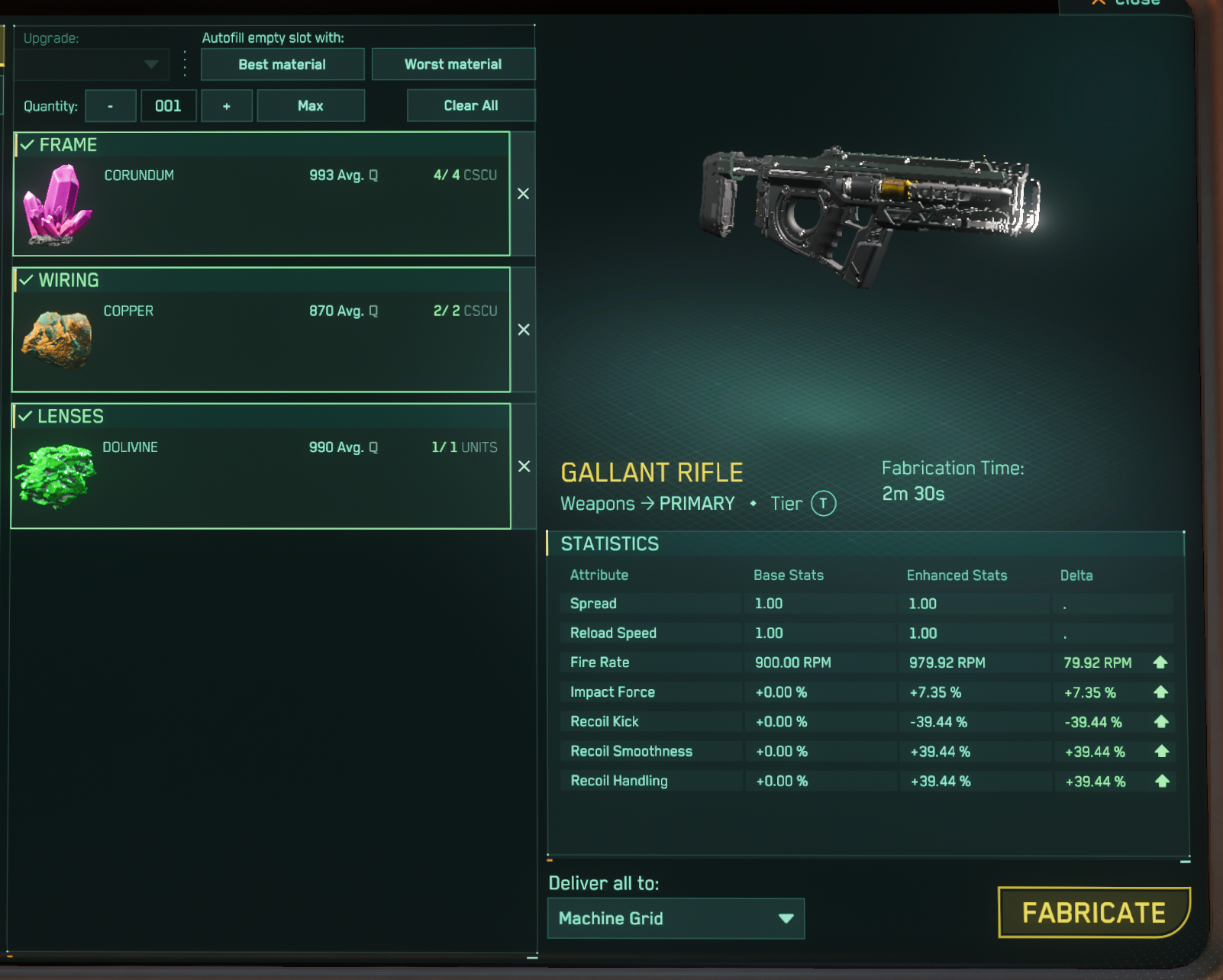Screen dimensions: 1223x980
Task: Select the quantity 001 field
Action: click(168, 106)
